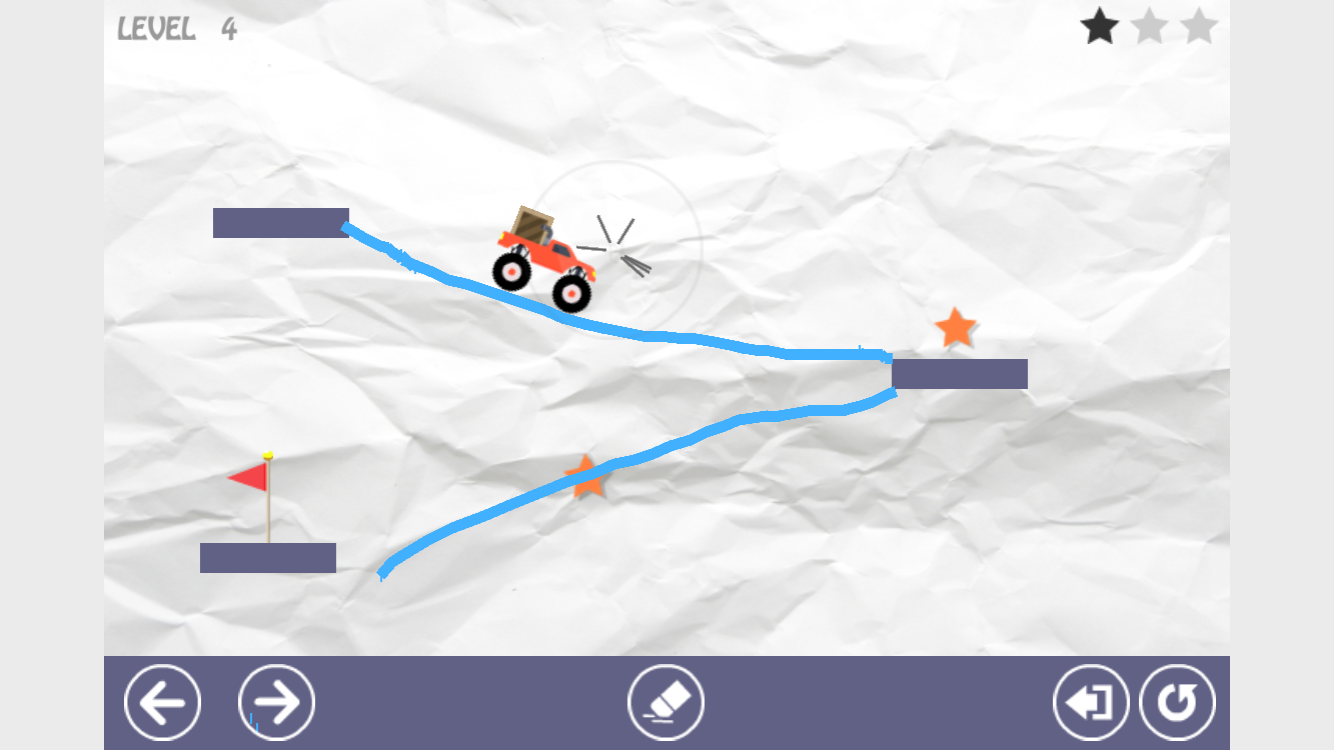Click the platform beside the flag pole

[x=267, y=558]
